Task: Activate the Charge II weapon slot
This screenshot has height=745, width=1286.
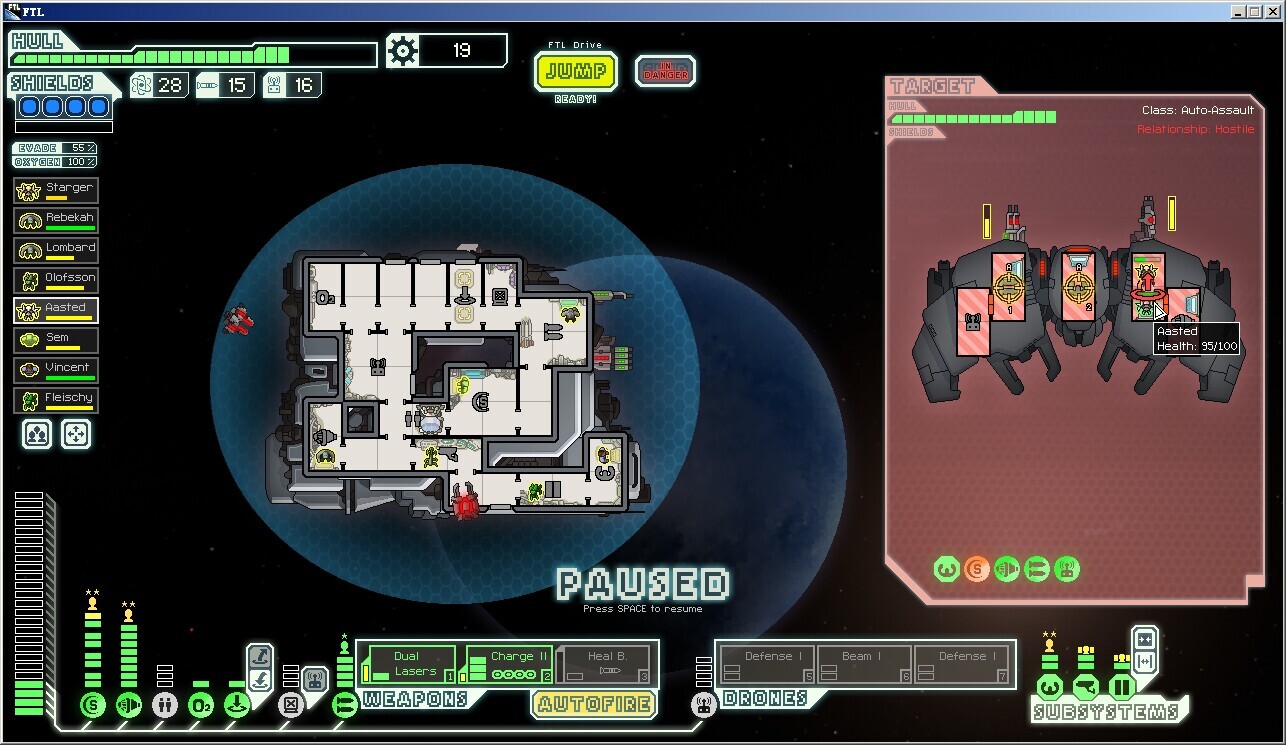Action: point(509,664)
